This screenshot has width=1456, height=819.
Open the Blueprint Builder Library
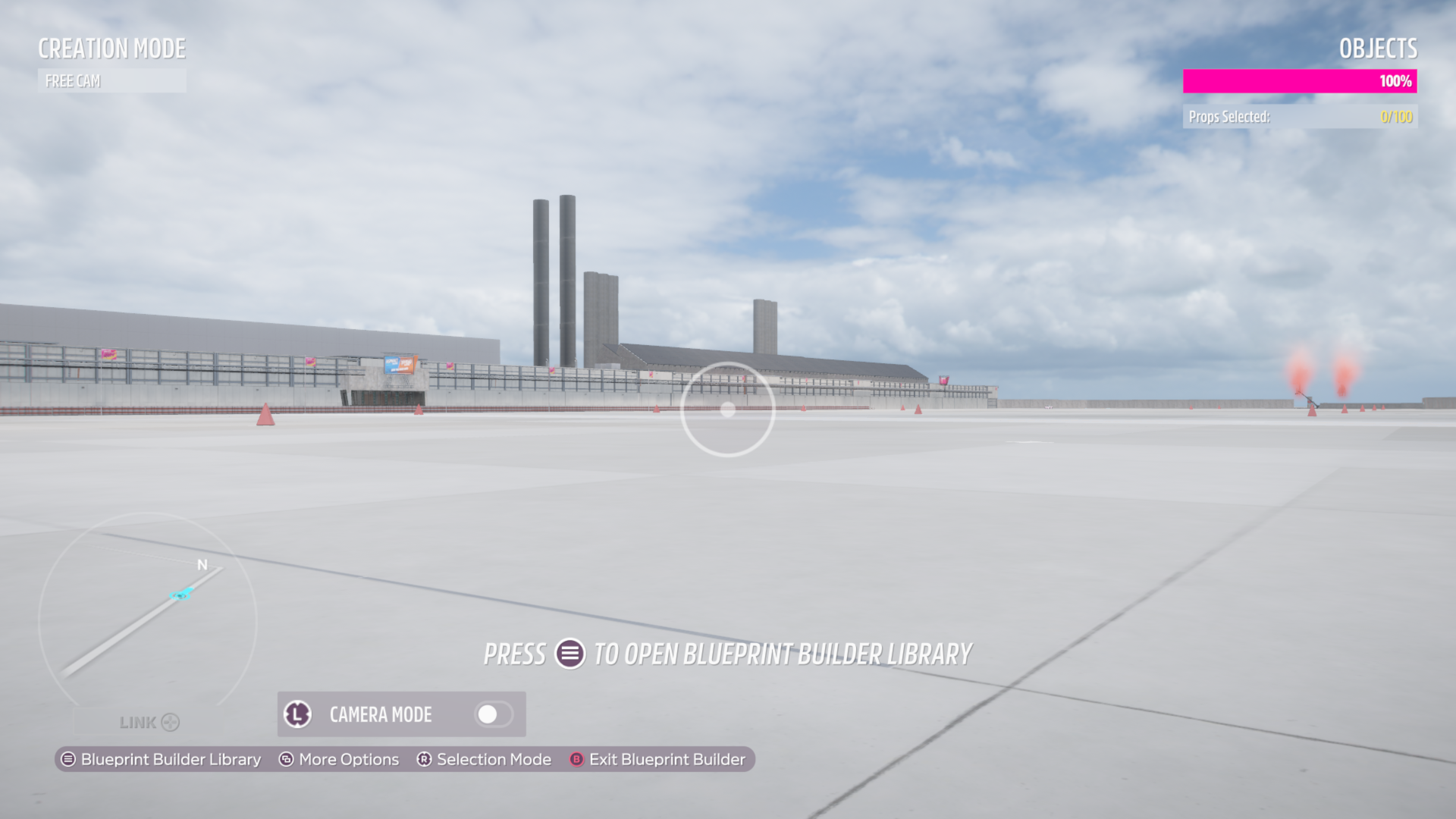point(161,759)
